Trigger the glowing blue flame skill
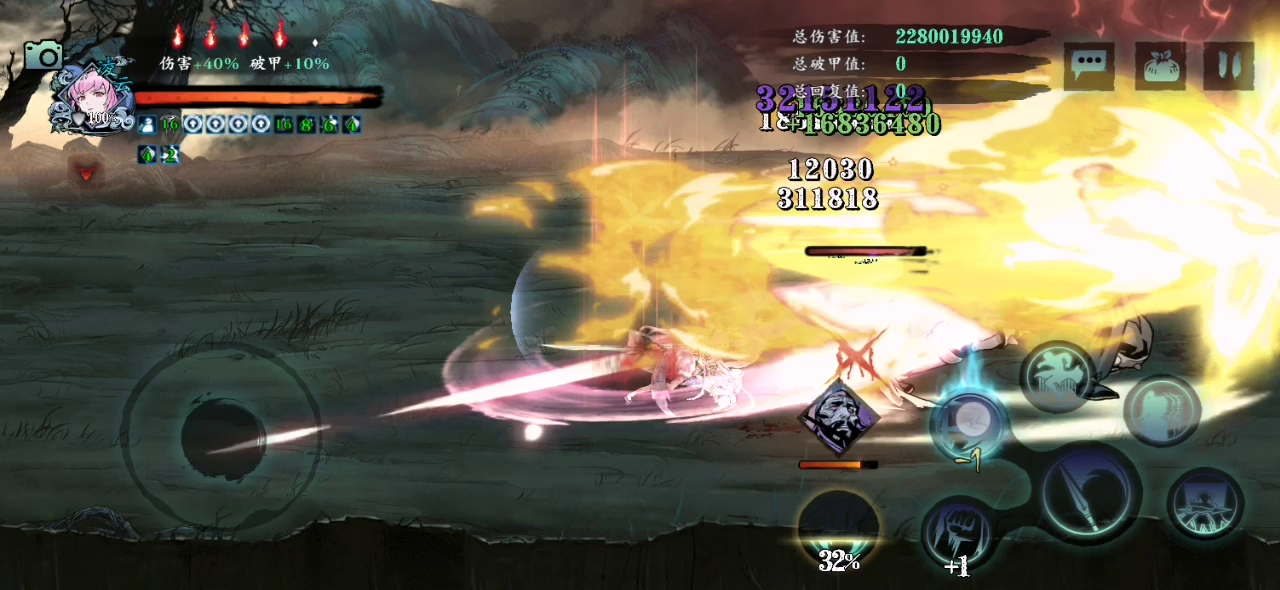The height and width of the screenshot is (590, 1280). click(968, 422)
